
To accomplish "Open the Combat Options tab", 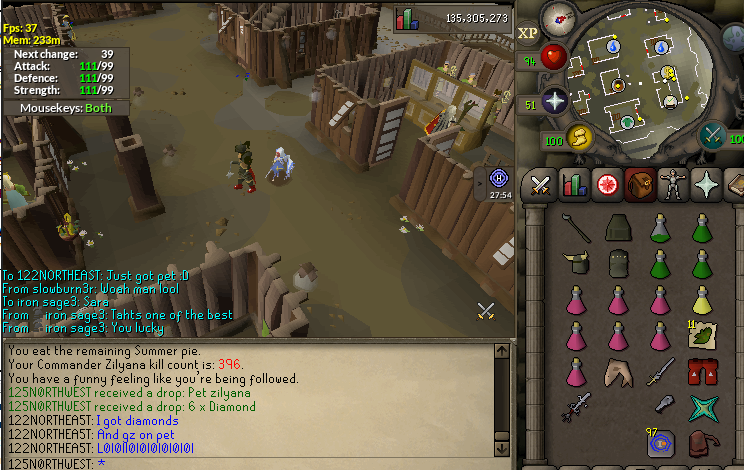I will pyautogui.click(x=541, y=185).
